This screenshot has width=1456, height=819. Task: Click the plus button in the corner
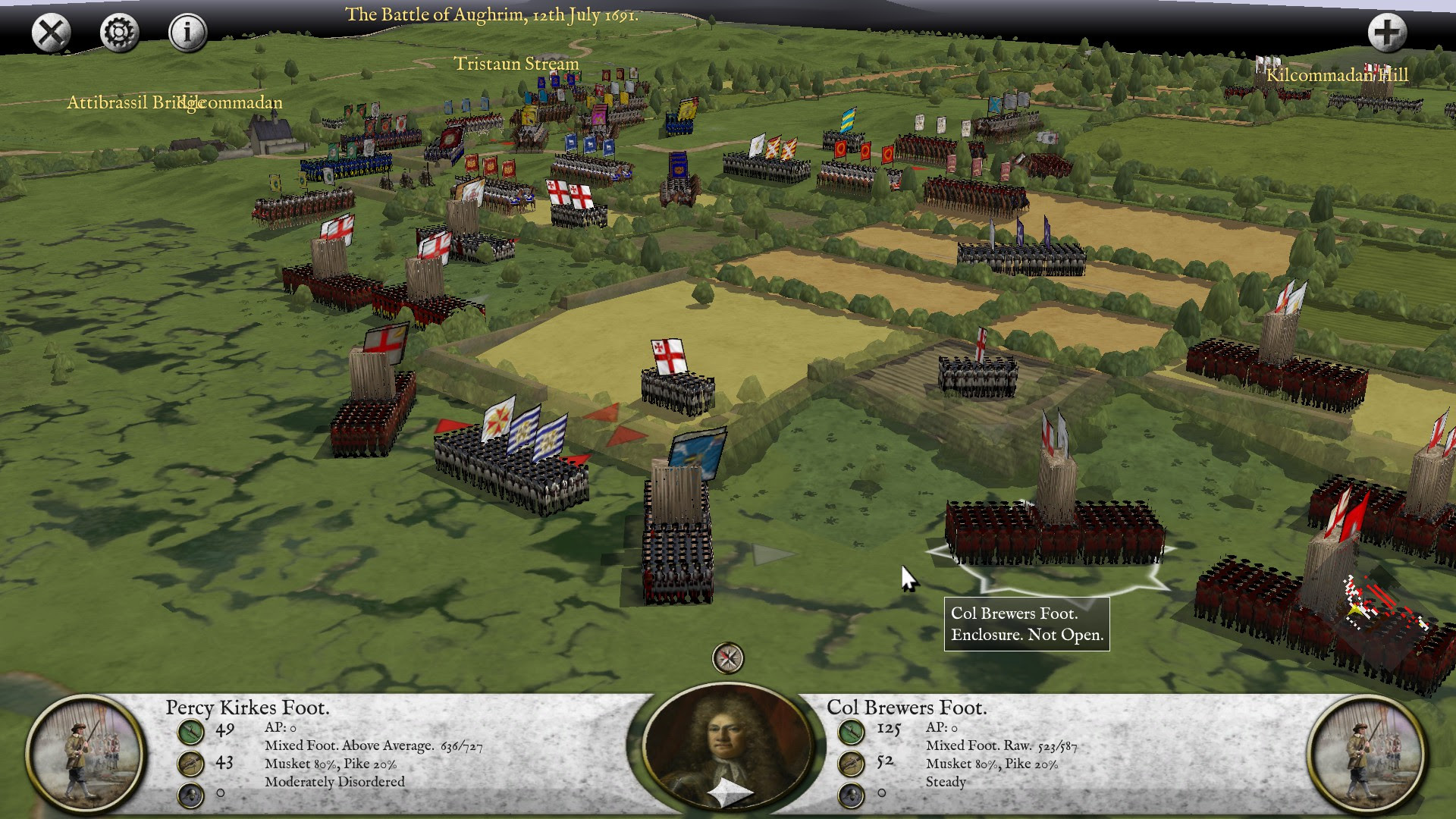tap(1387, 33)
